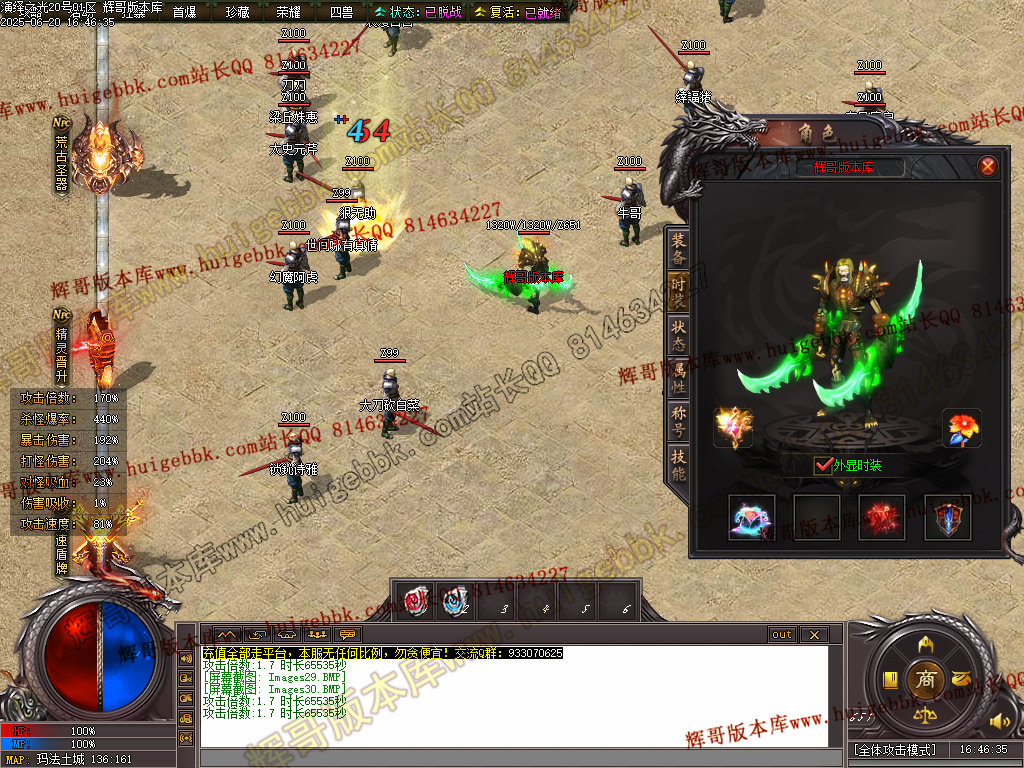
Task: Click the chat window's out button
Action: pyautogui.click(x=781, y=635)
